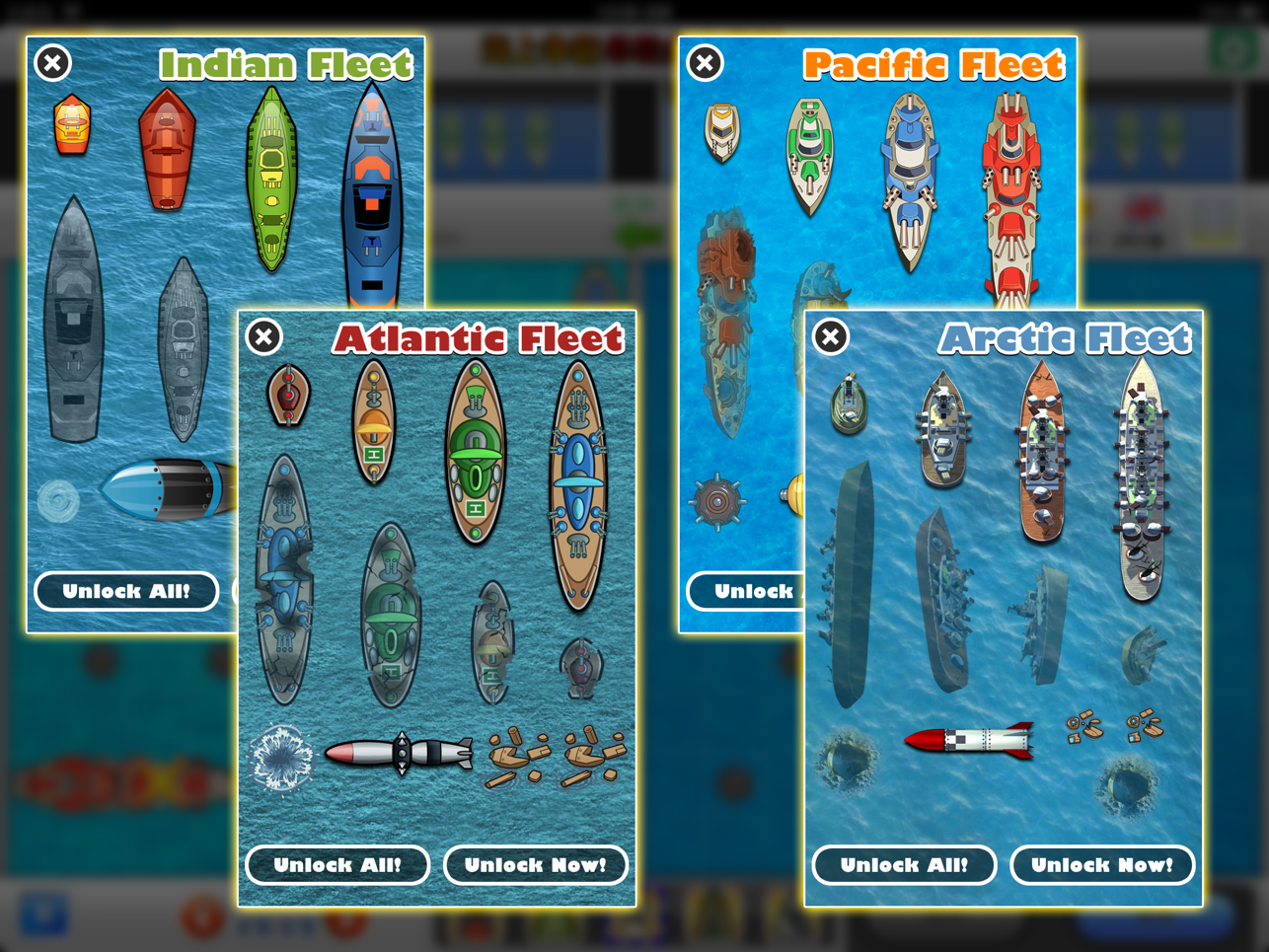Select the blue cruiser in Pacific Fleet
The image size is (1269, 952).
(908, 183)
